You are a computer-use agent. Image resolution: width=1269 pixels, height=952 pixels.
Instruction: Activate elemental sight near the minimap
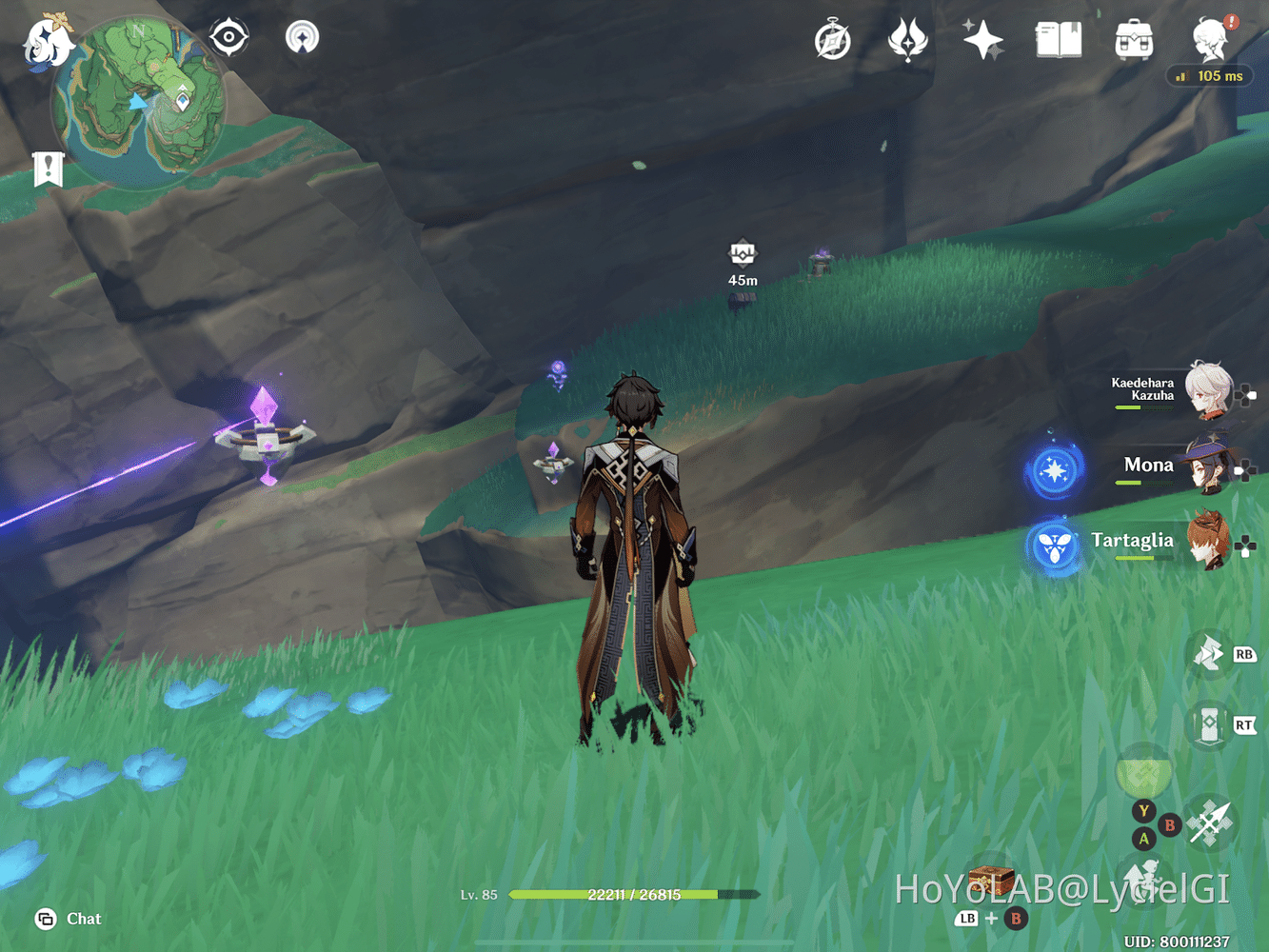[x=228, y=36]
